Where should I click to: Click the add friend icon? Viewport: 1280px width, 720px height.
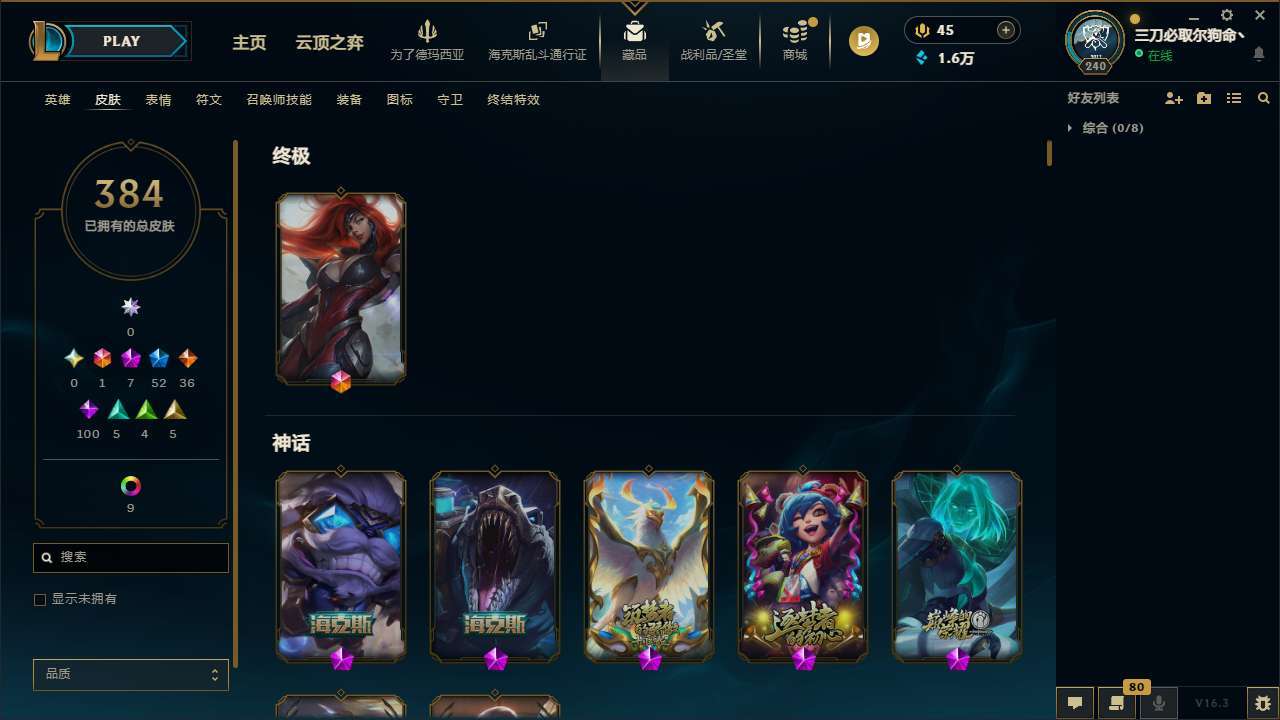pyautogui.click(x=1173, y=97)
